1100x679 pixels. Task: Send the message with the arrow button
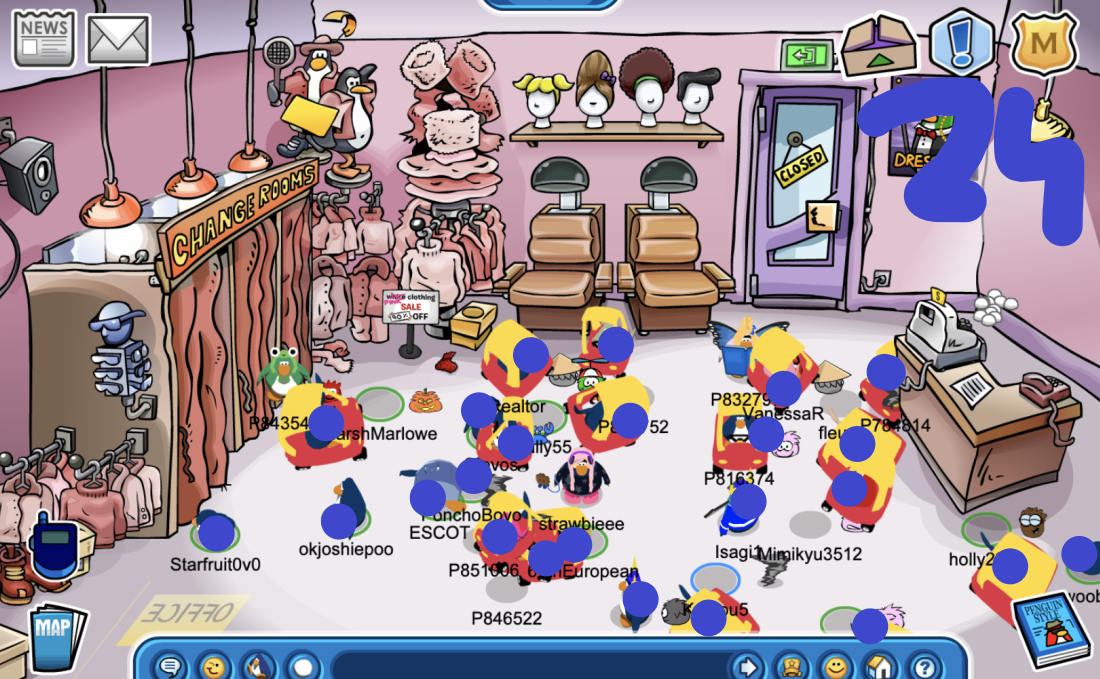(746, 665)
